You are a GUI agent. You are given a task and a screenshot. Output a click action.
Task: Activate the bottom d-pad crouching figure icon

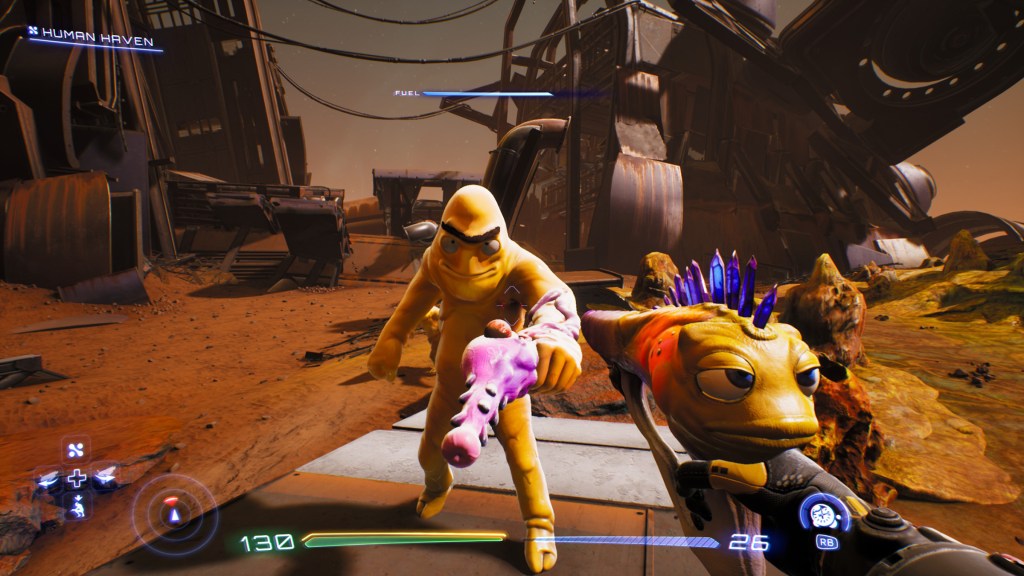[x=76, y=508]
